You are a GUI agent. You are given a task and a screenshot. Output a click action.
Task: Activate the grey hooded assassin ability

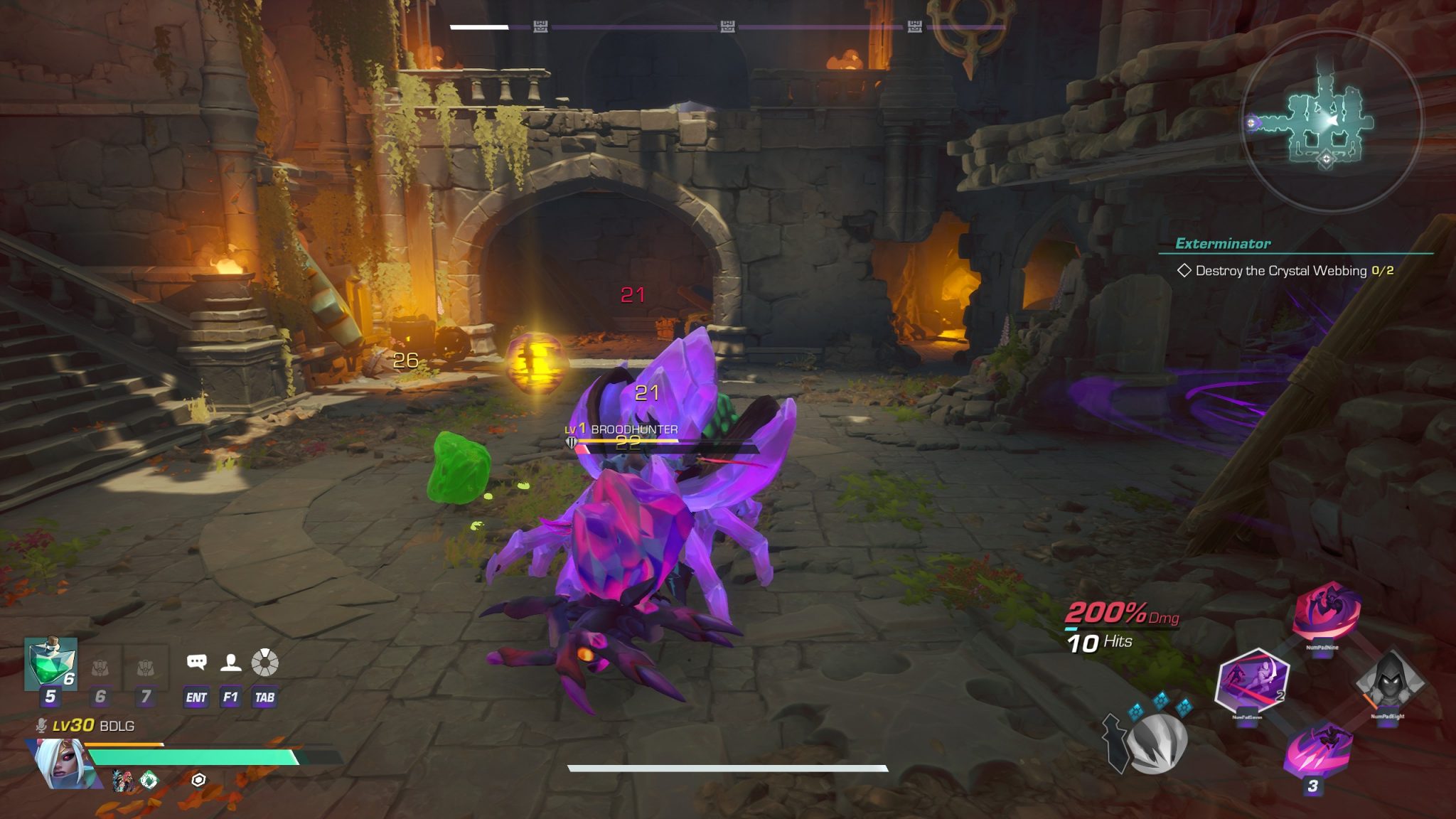click(1388, 681)
